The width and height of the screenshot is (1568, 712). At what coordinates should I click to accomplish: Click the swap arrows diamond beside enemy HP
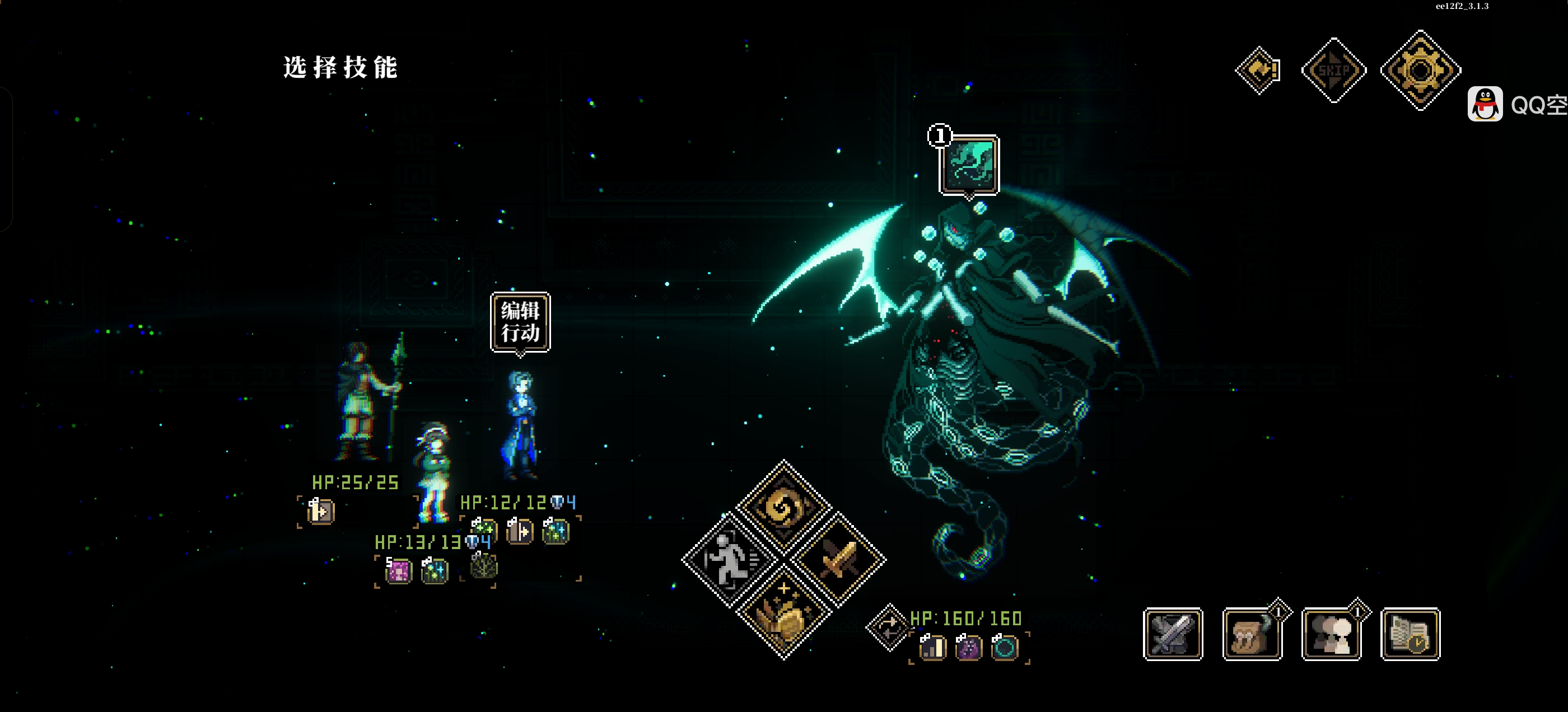pos(889,627)
